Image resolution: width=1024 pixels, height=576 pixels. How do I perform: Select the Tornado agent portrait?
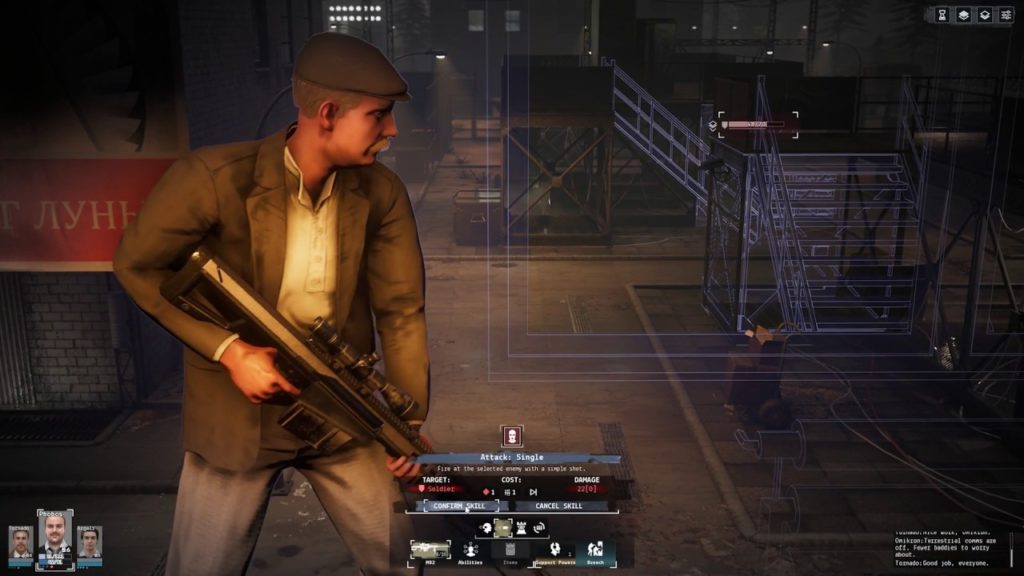21,542
